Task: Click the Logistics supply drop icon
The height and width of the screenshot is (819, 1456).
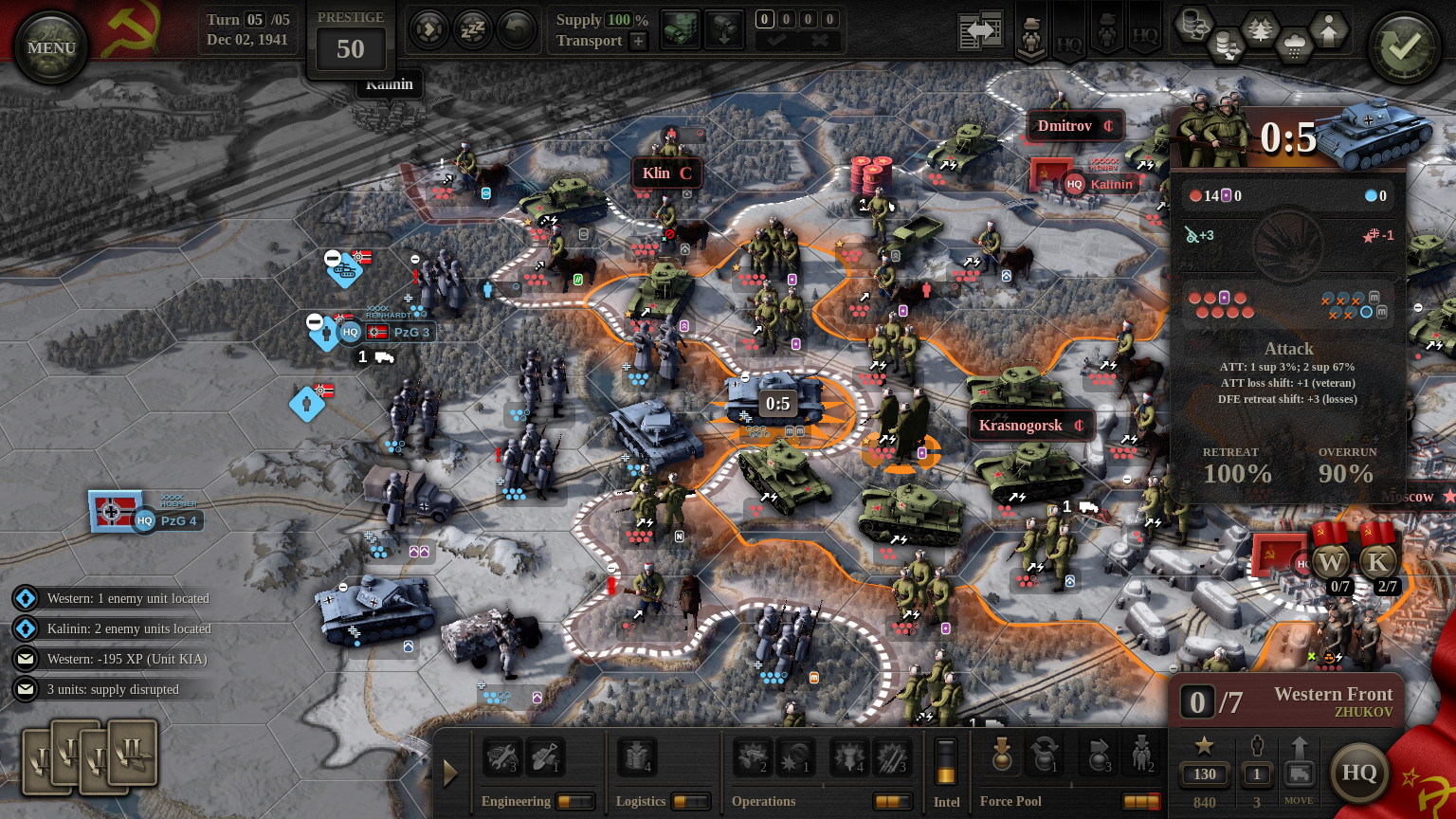Action: pyautogui.click(x=636, y=755)
